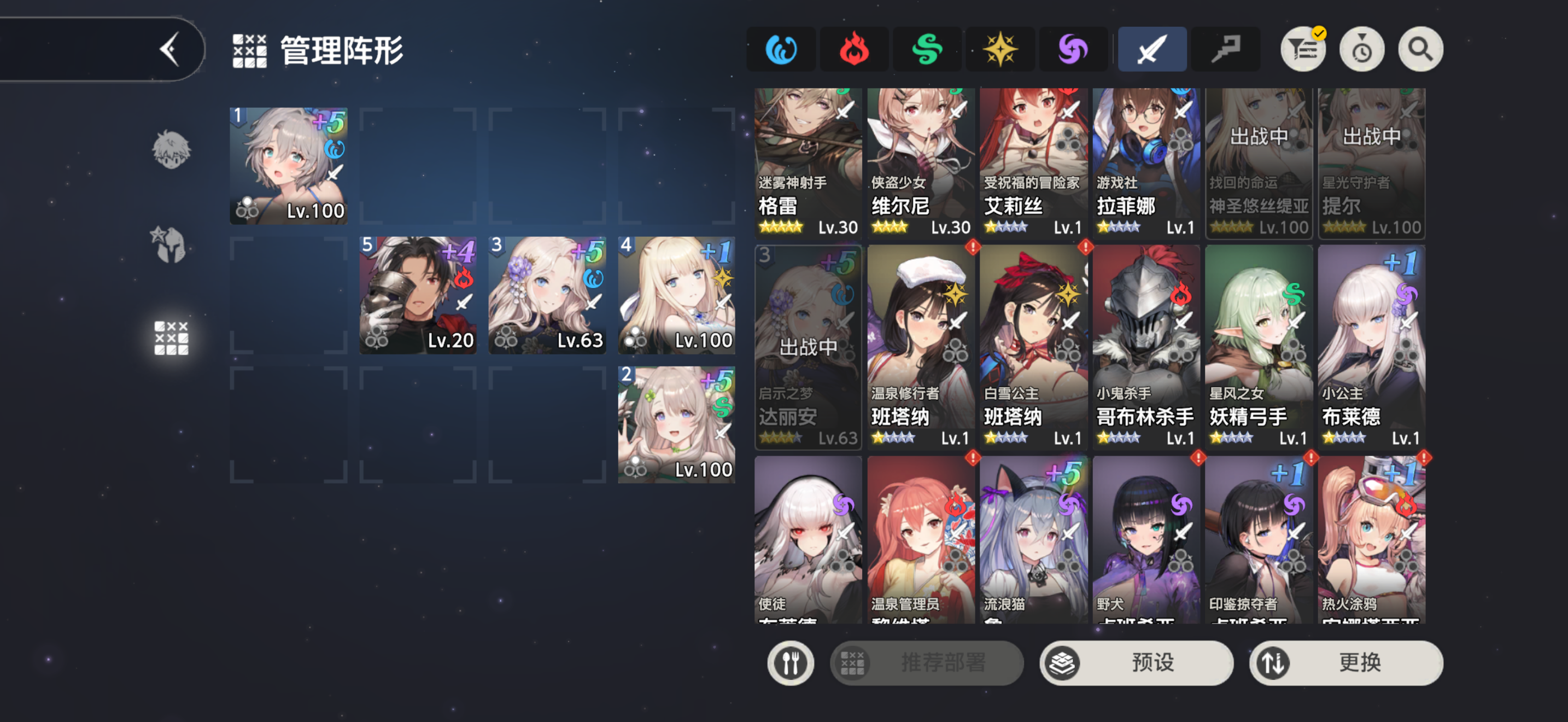
Task: Pick the 哥布林杀手 hero card
Action: point(1145,347)
